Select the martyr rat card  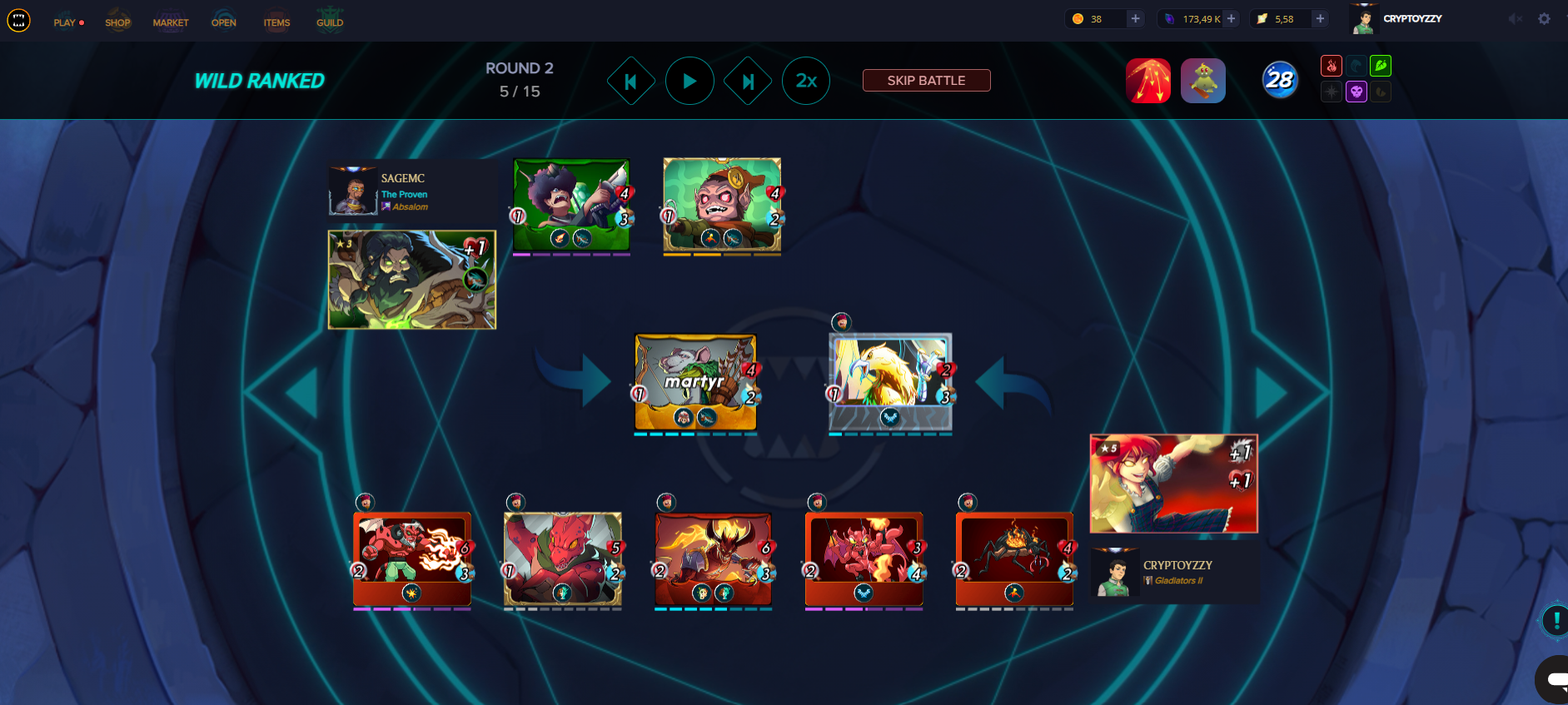pyautogui.click(x=695, y=382)
